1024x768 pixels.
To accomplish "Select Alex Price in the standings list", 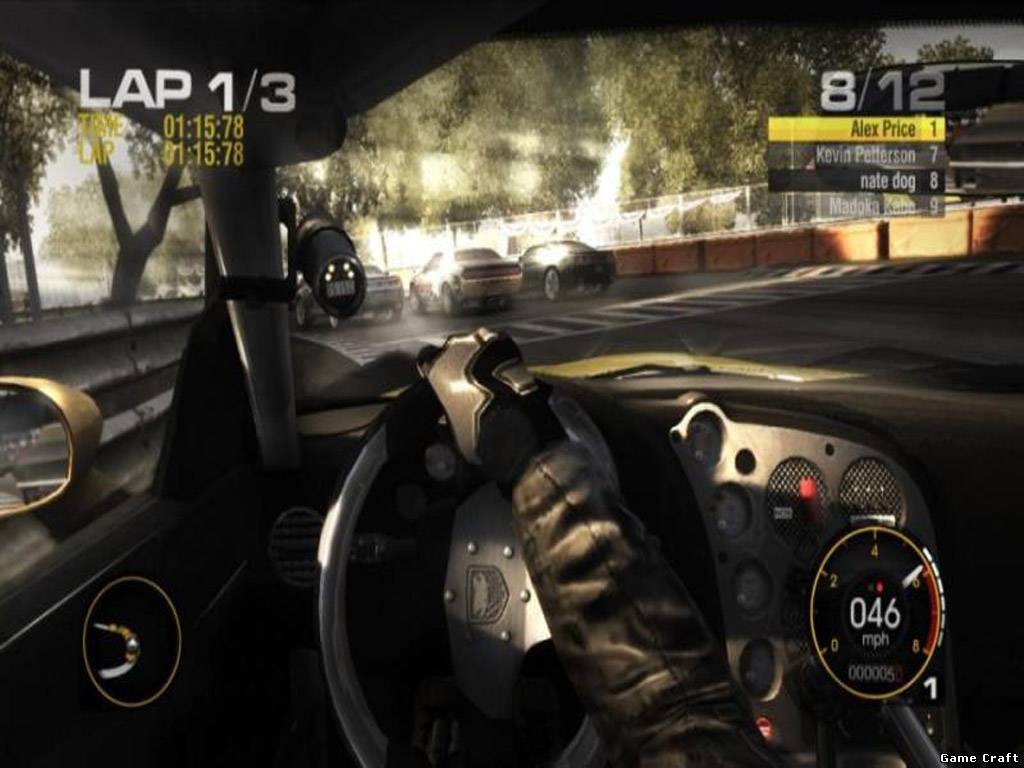I will tap(856, 129).
